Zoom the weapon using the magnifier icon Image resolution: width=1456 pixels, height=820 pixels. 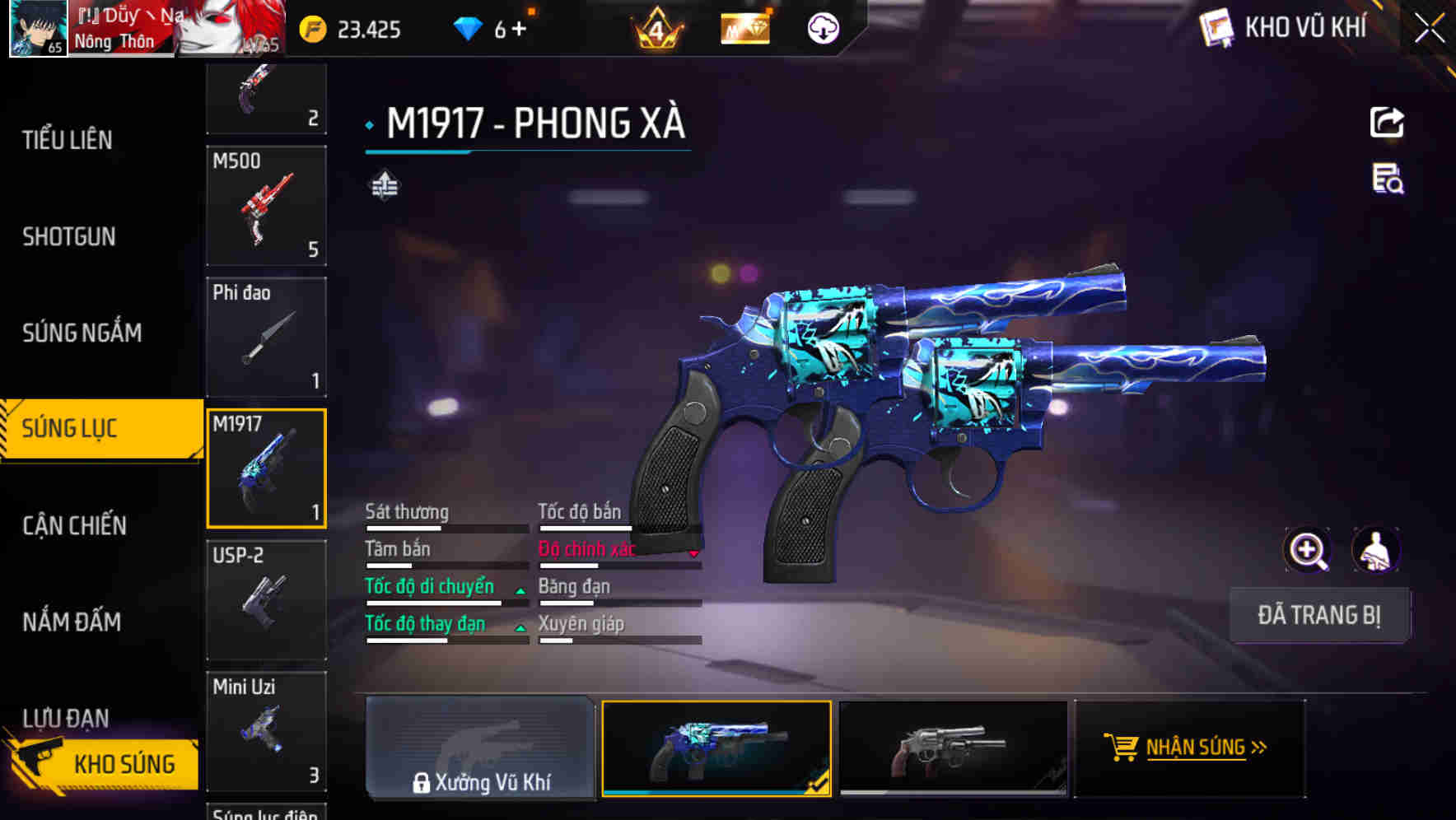1308,550
